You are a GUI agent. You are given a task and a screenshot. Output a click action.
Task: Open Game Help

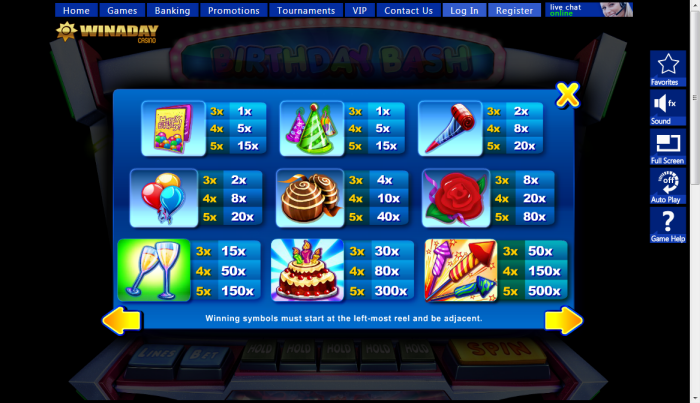point(667,224)
